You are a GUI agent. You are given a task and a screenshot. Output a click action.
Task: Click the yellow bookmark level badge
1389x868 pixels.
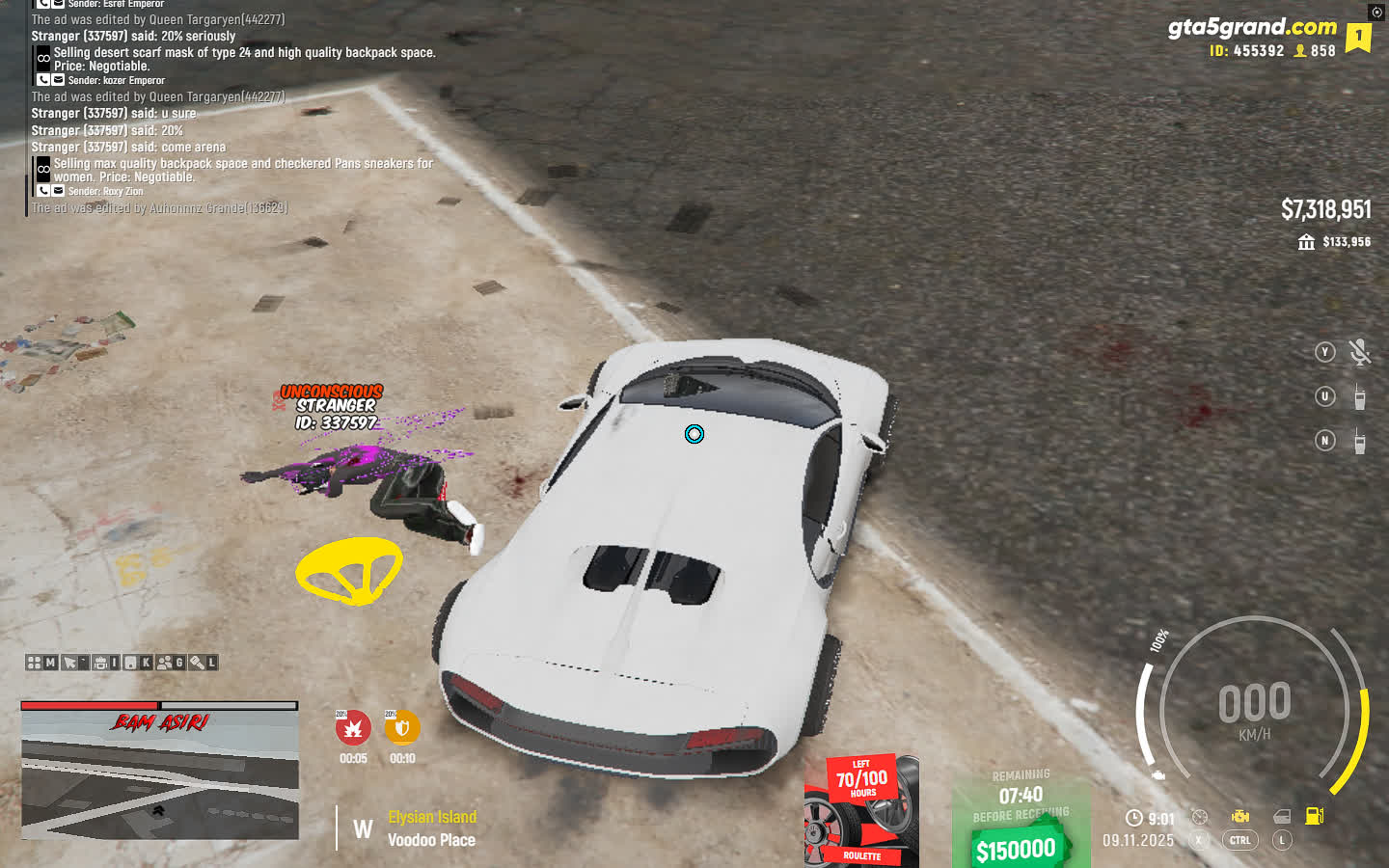(x=1358, y=37)
